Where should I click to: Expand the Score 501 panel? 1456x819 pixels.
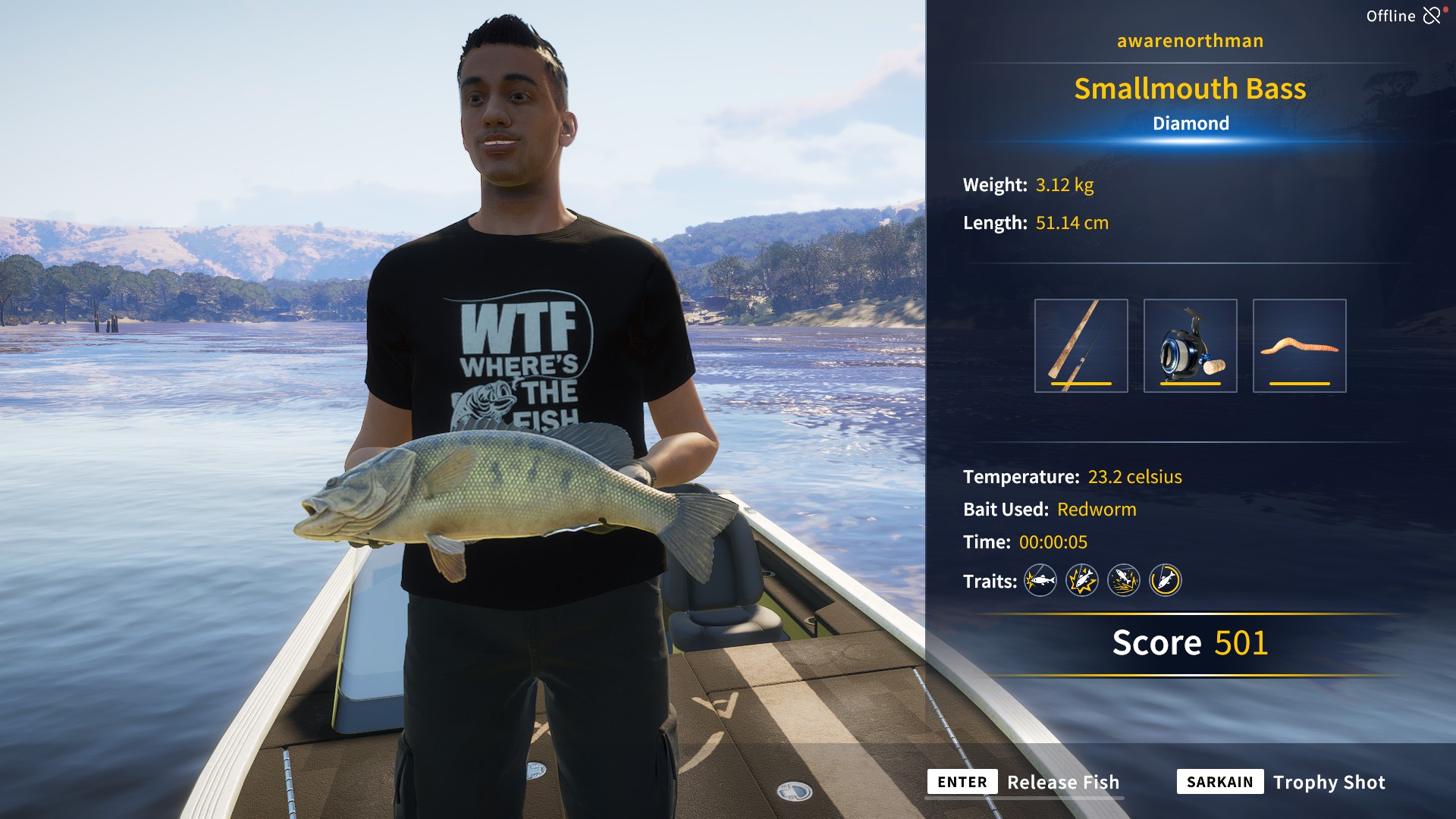click(1190, 643)
